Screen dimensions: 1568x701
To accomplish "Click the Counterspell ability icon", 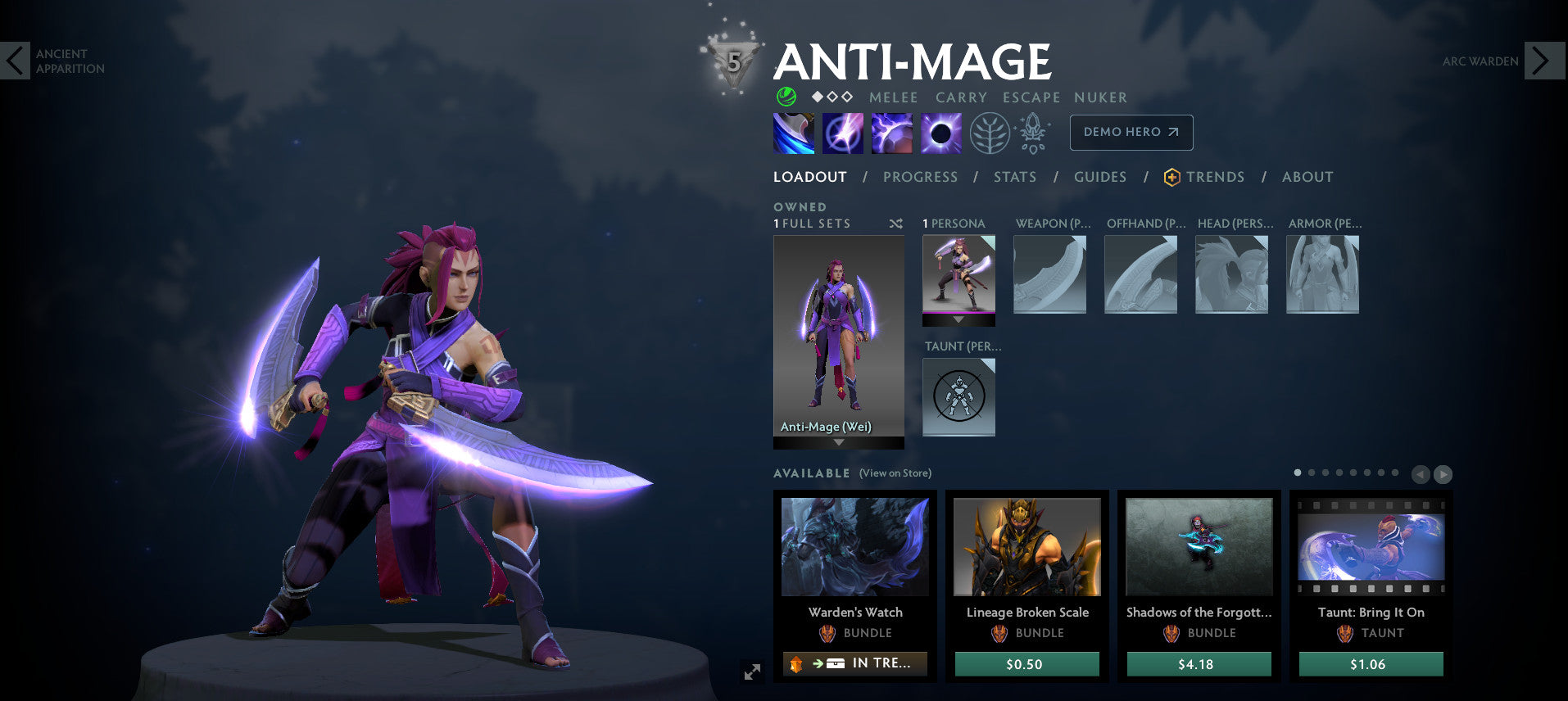I will (x=891, y=133).
